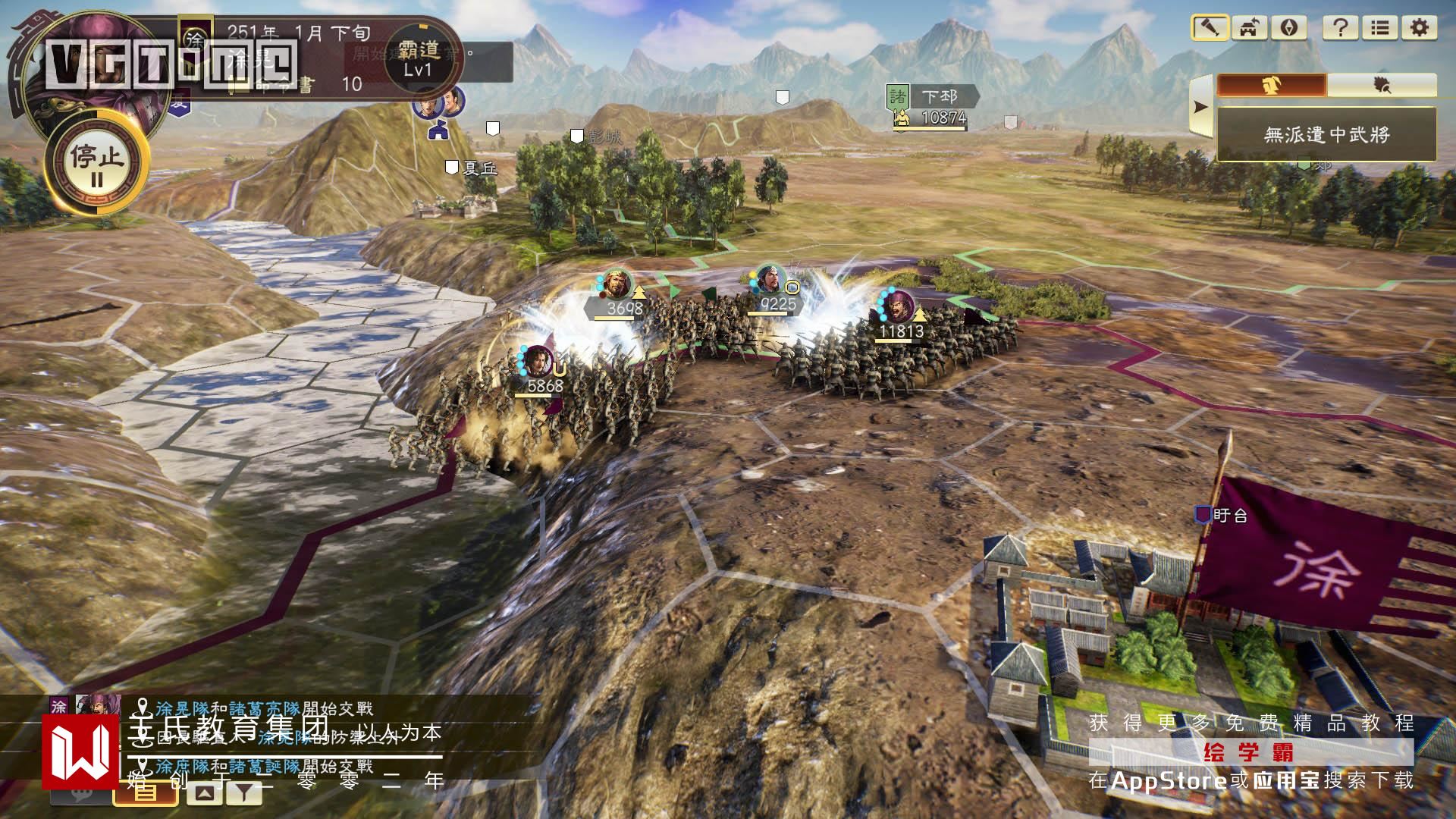
Task: Select the 盱台 location marker
Action: pyautogui.click(x=1221, y=516)
